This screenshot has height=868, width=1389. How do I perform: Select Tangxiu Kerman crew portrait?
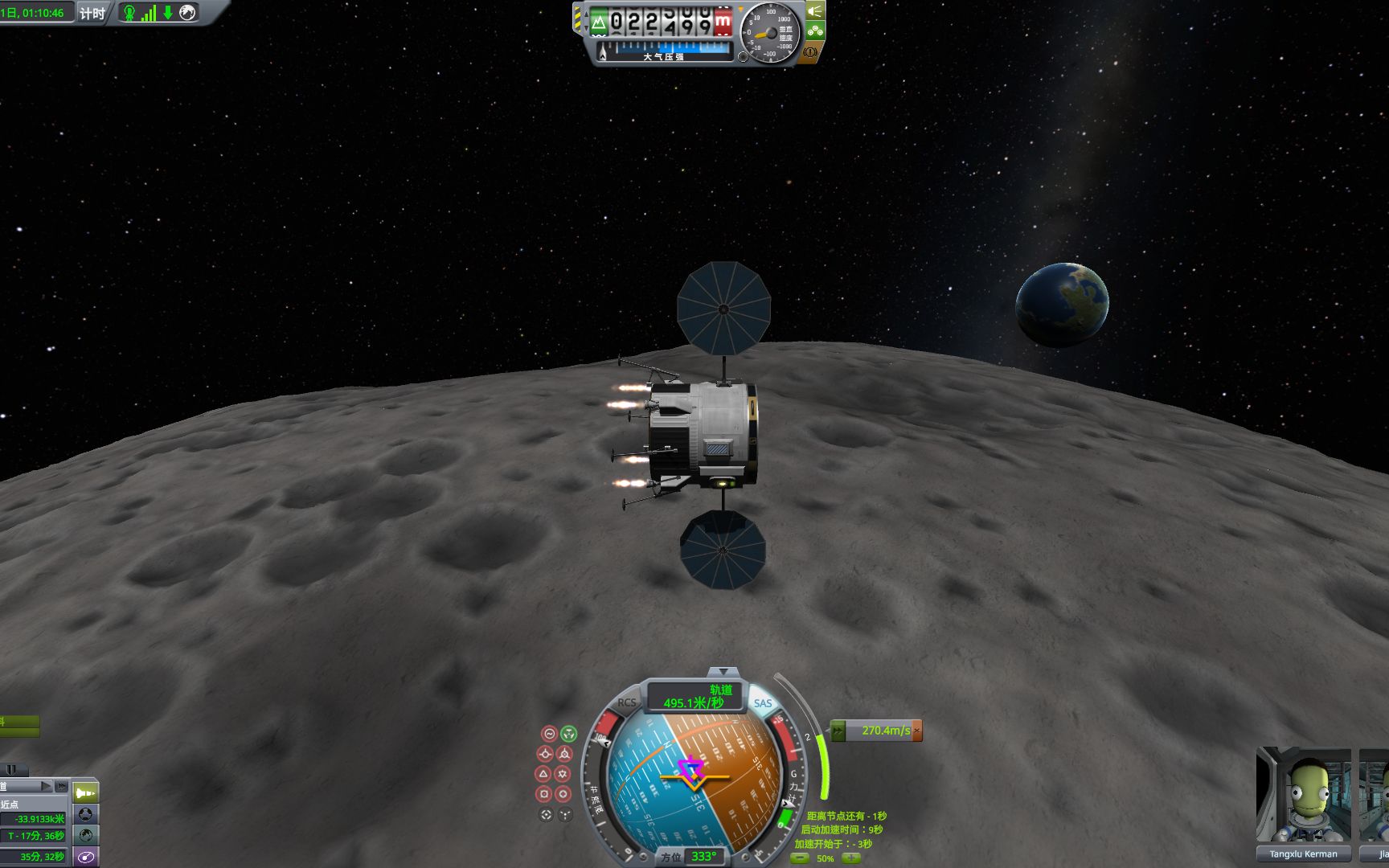1303,796
